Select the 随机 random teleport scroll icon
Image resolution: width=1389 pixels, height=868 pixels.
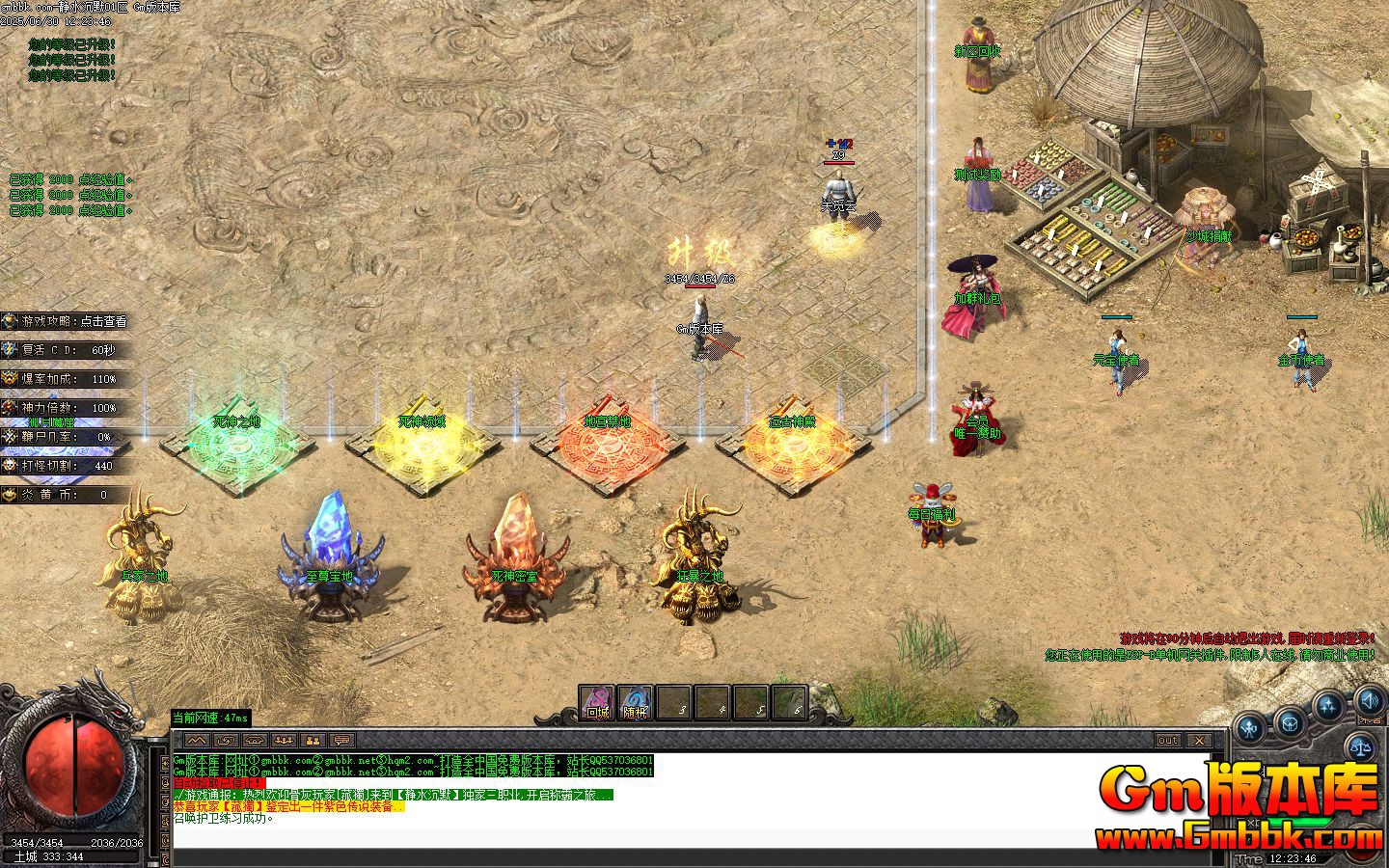click(634, 702)
